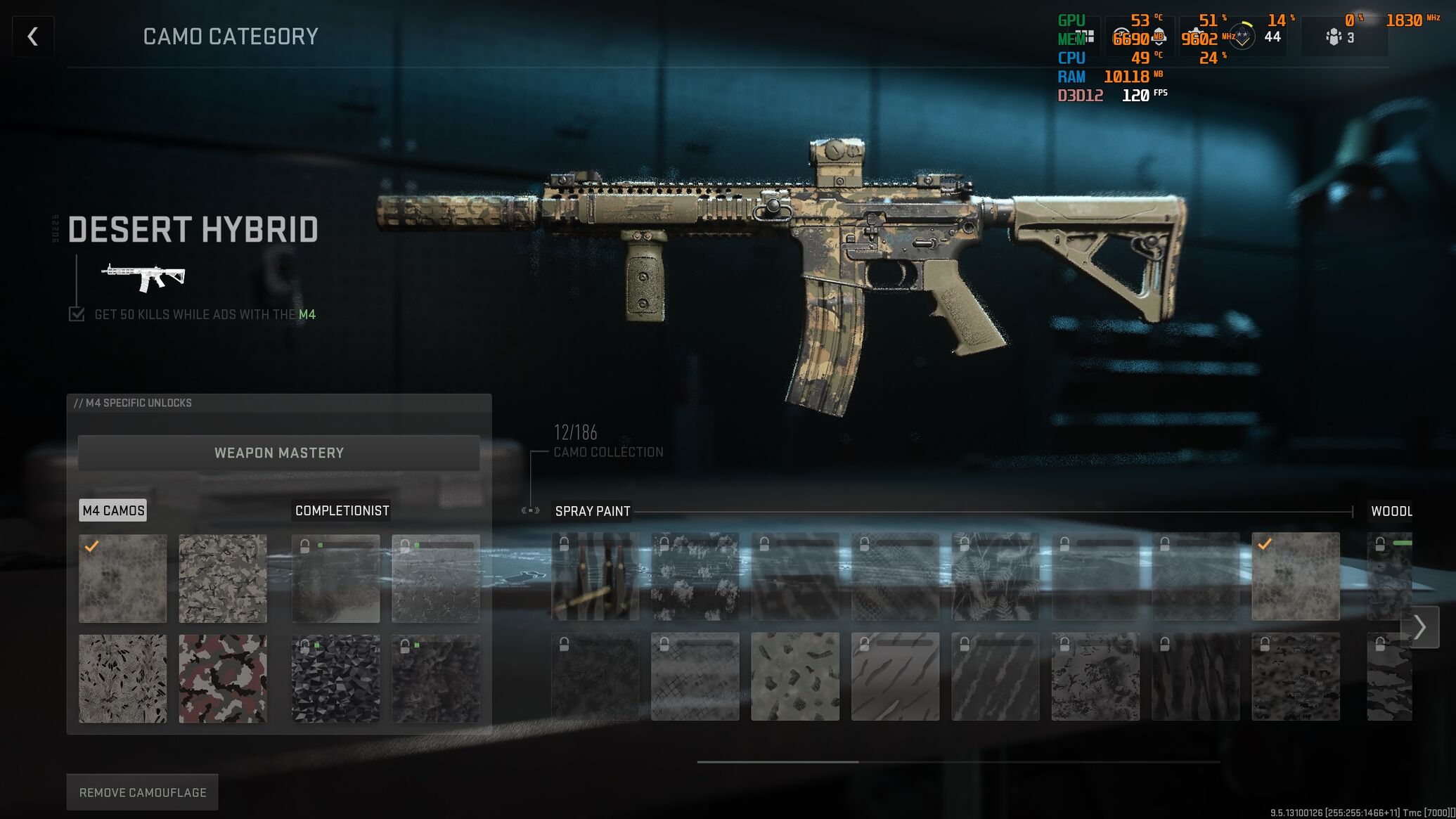Choose the locked chain-link mesh spray paint camo
Viewport: 1456px width, 819px height.
click(695, 676)
